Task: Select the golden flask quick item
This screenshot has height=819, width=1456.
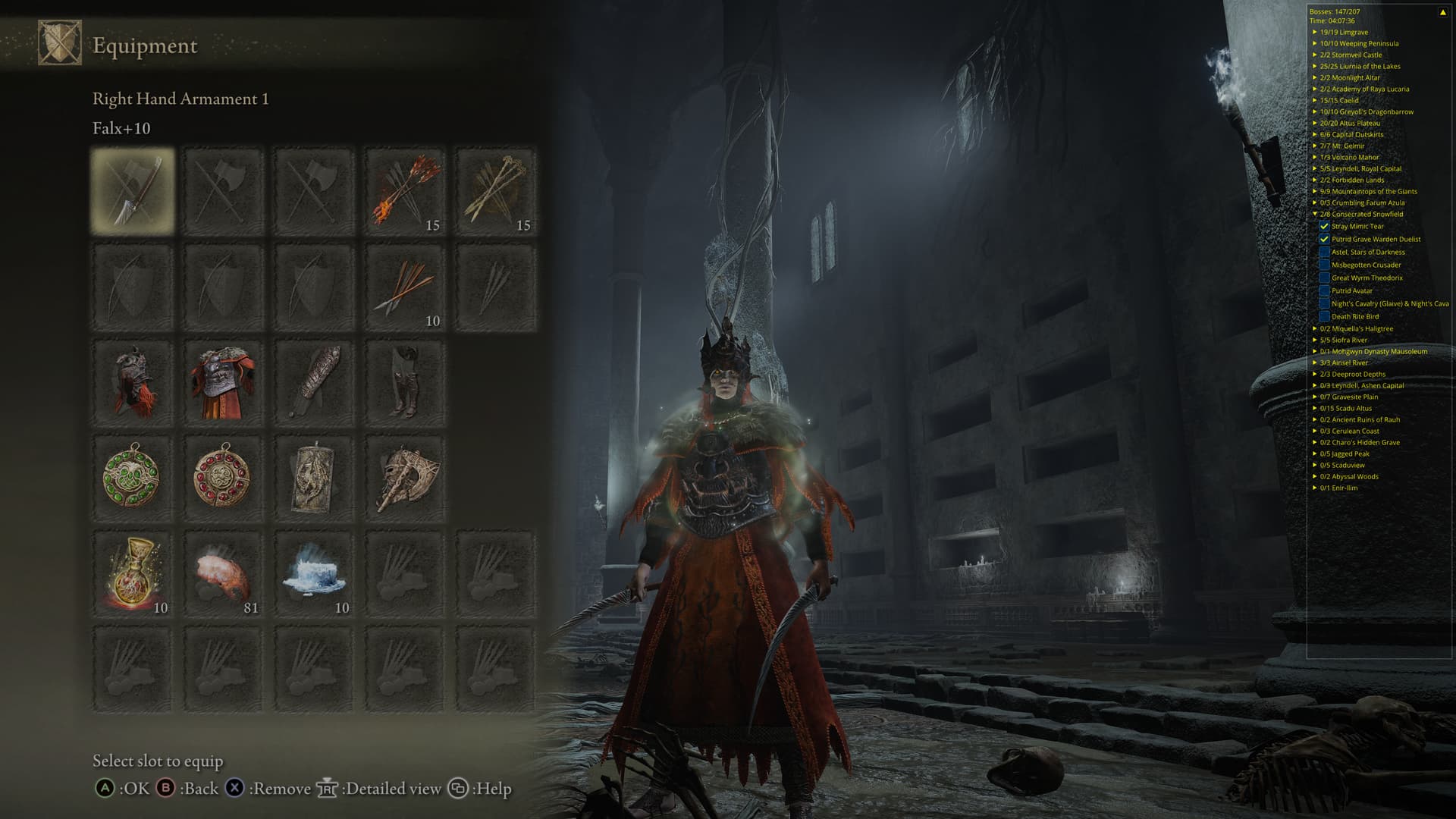Action: pyautogui.click(x=133, y=574)
